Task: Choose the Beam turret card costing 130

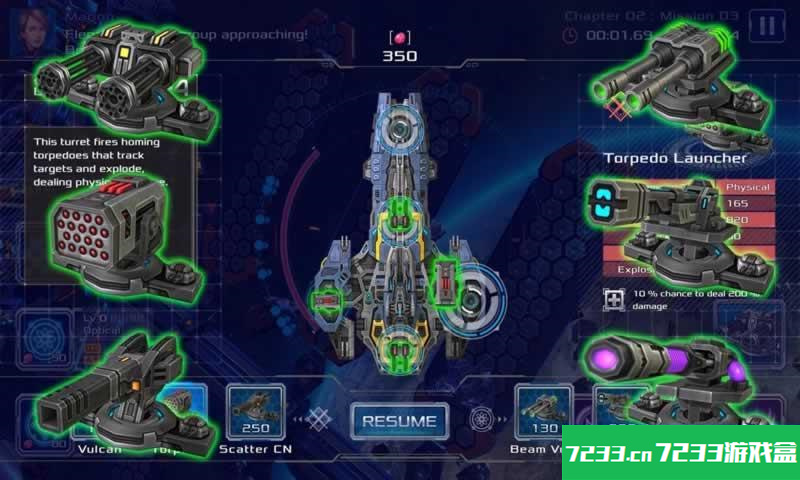Action: (543, 410)
